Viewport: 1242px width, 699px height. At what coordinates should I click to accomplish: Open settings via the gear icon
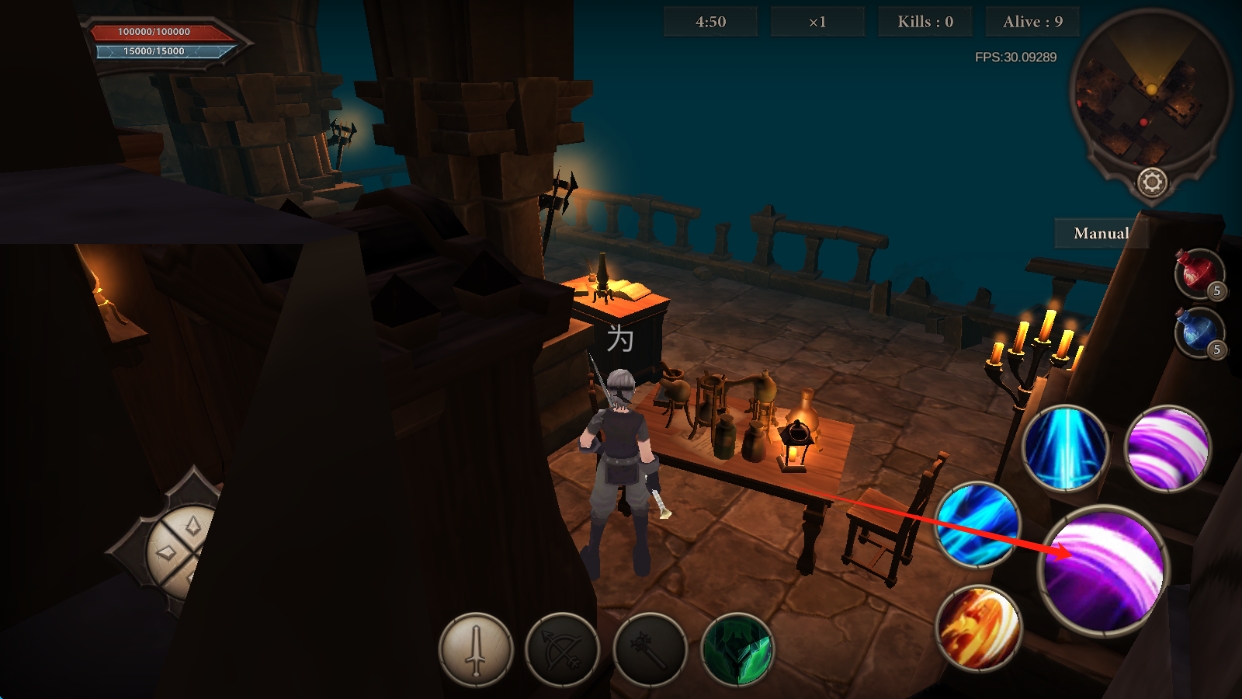click(1152, 182)
